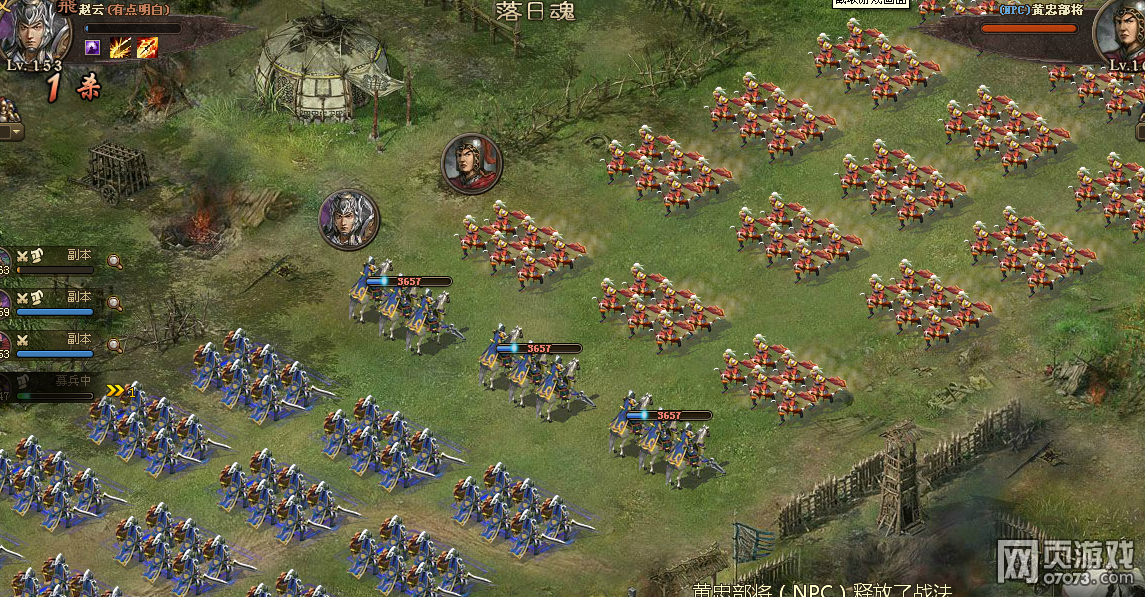The width and height of the screenshot is (1145, 597).
Task: Inspect the third hero with its magnifier
Action: (115, 345)
